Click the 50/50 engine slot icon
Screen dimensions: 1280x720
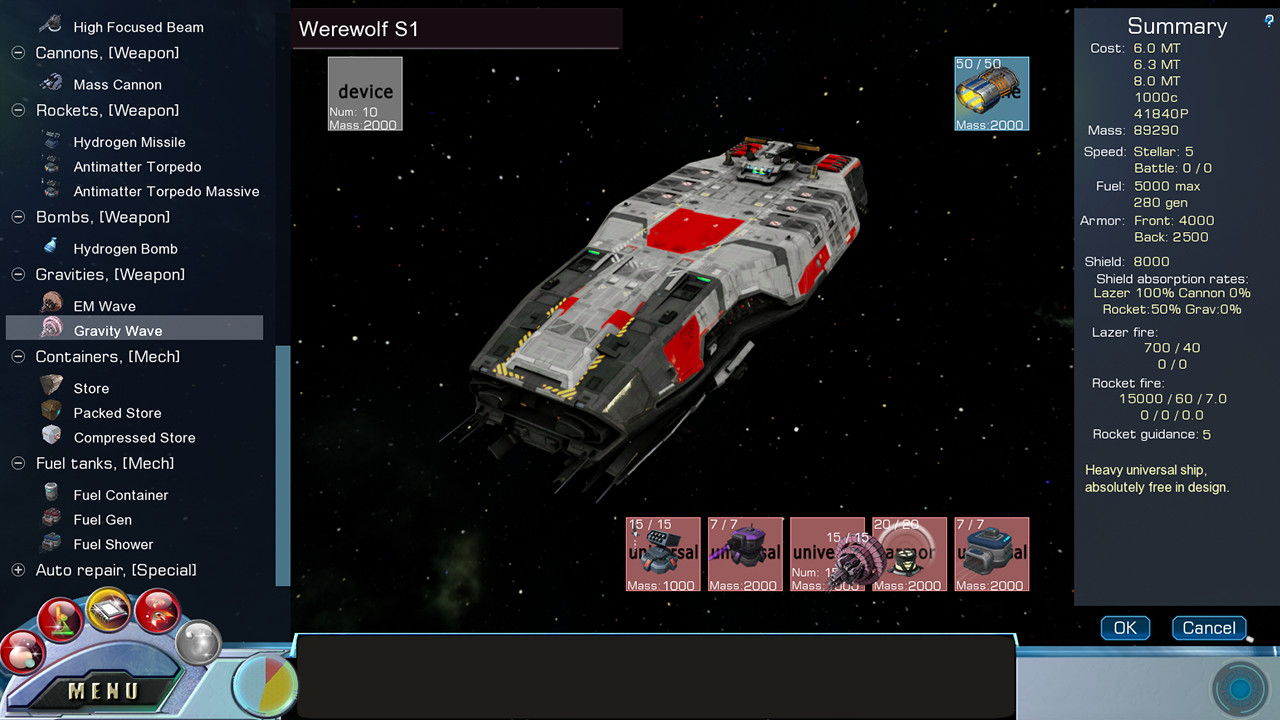991,93
